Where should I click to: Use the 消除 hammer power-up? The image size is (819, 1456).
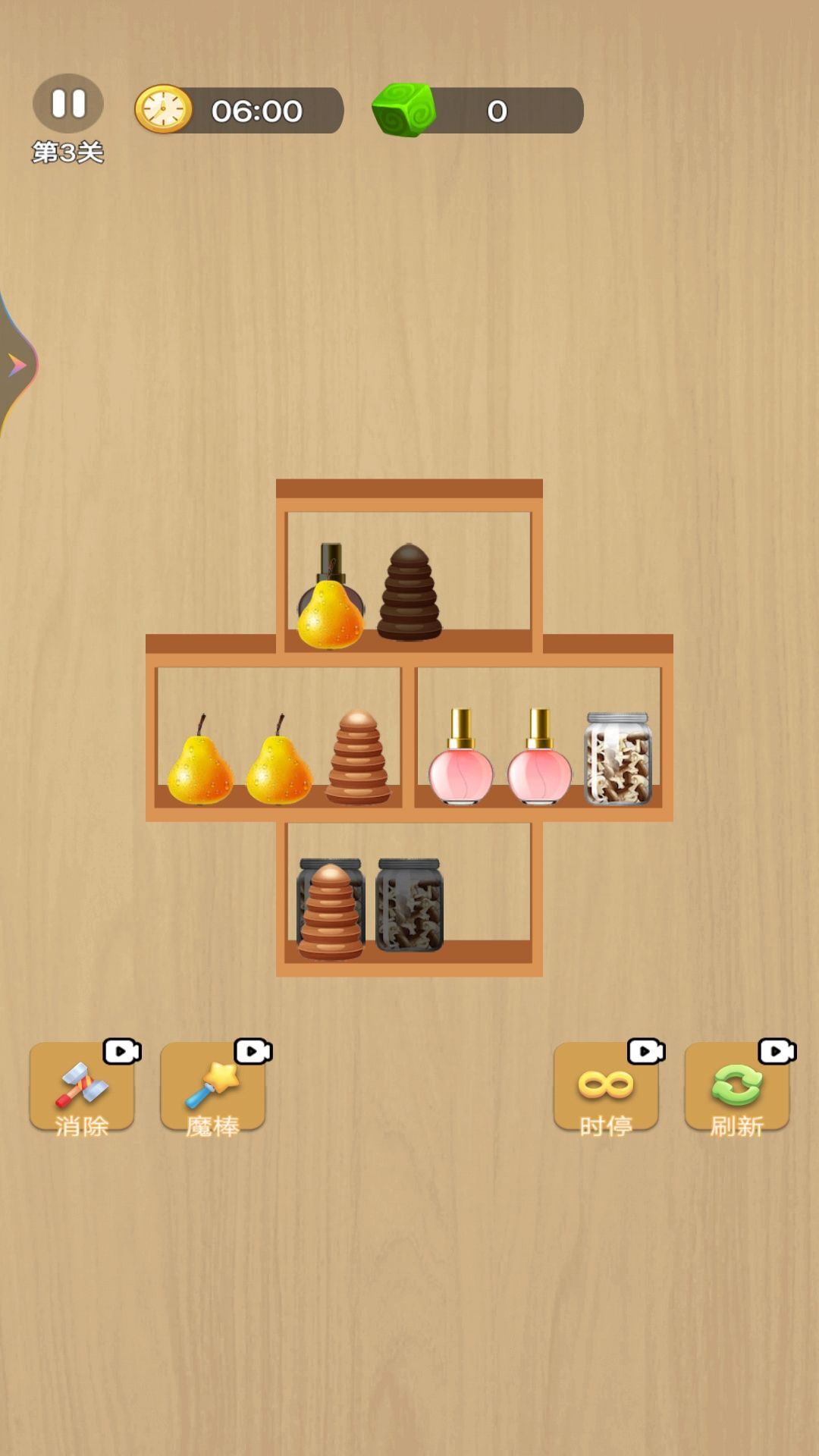(82, 1088)
